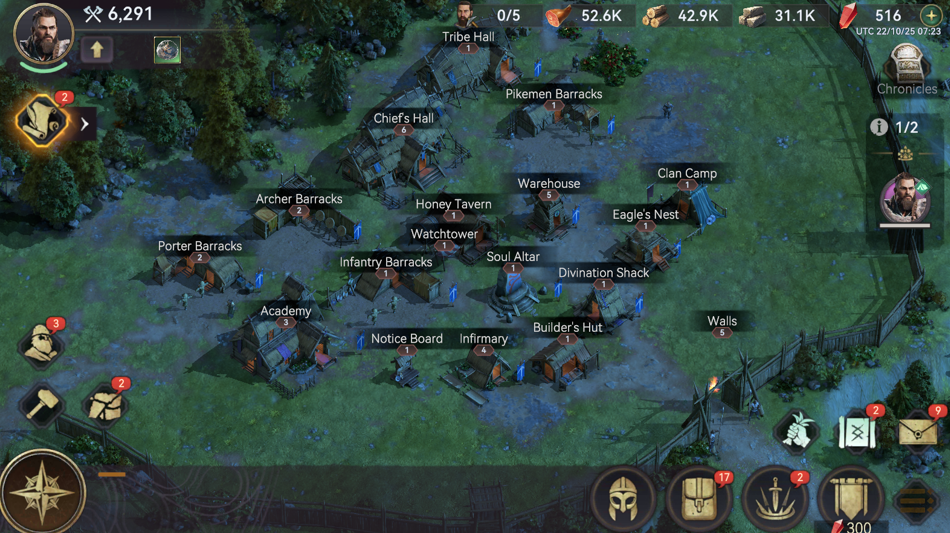Open the chief's profile portrait
The height and width of the screenshot is (533, 950).
pos(43,33)
